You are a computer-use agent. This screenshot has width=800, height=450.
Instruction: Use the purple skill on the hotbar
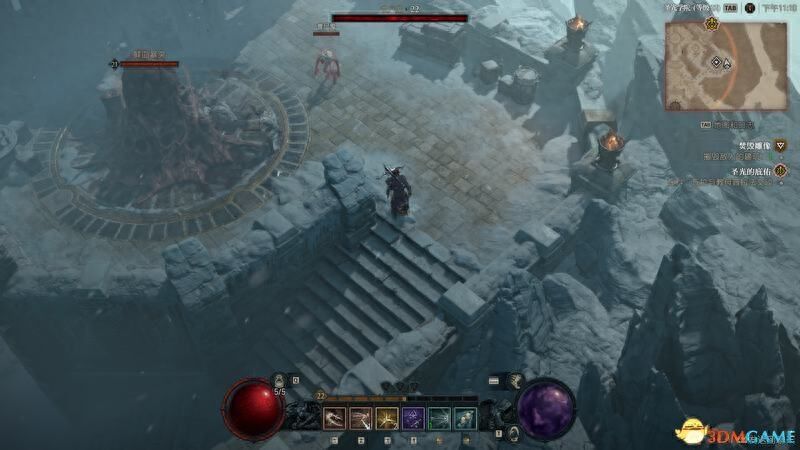coord(413,418)
